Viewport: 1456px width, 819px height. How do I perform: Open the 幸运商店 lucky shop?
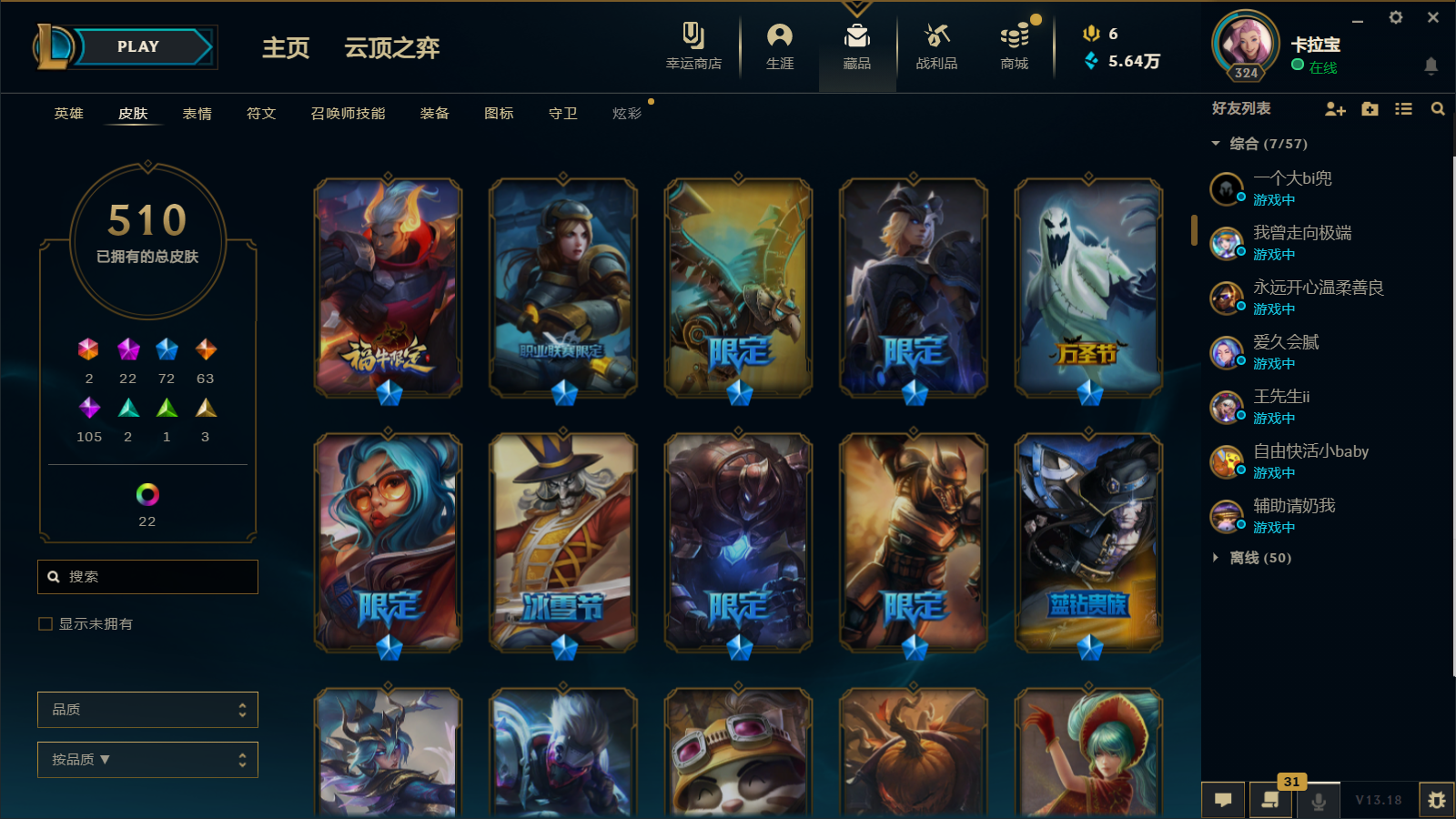click(693, 46)
